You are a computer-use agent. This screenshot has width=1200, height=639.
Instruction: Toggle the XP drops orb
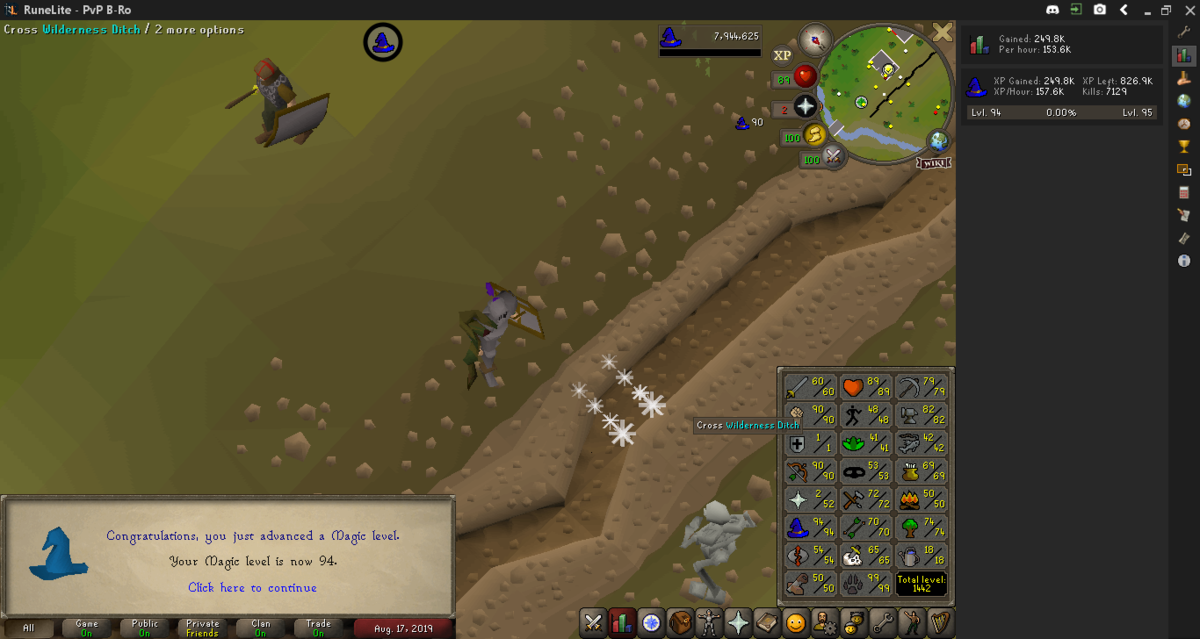pyautogui.click(x=782, y=55)
